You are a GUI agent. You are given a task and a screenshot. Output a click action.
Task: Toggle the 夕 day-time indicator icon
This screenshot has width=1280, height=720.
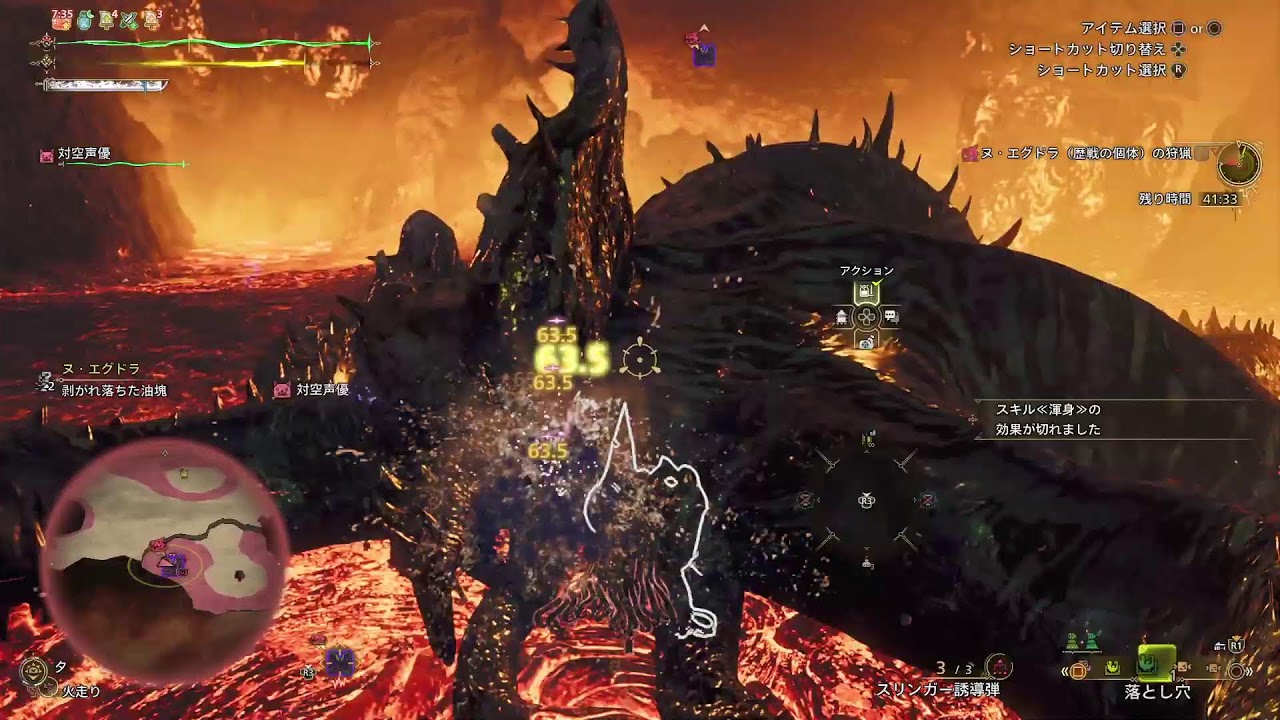[34, 670]
